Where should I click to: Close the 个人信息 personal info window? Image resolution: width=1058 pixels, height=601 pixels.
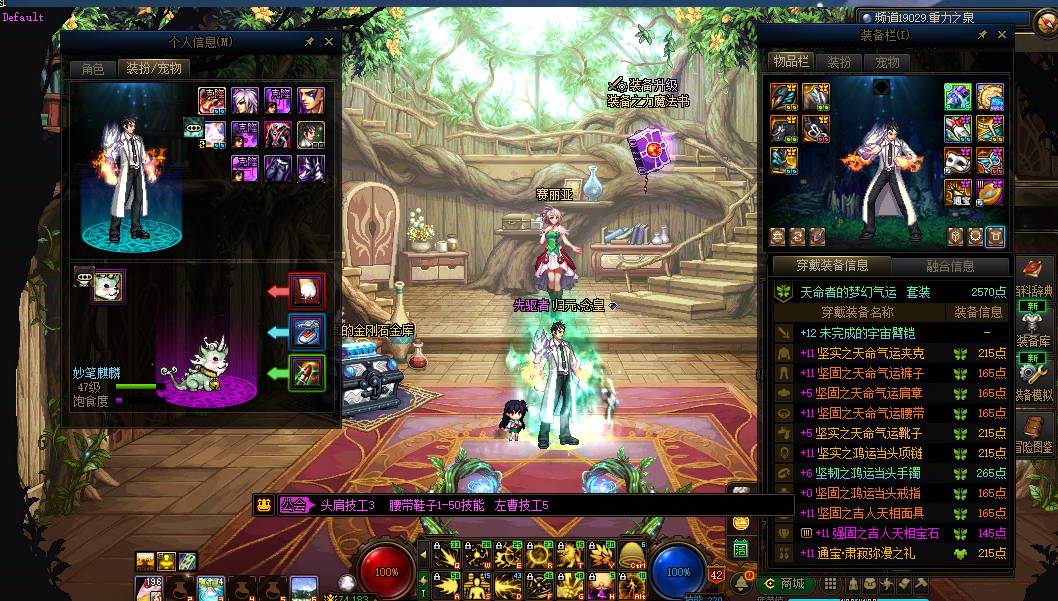pyautogui.click(x=328, y=41)
